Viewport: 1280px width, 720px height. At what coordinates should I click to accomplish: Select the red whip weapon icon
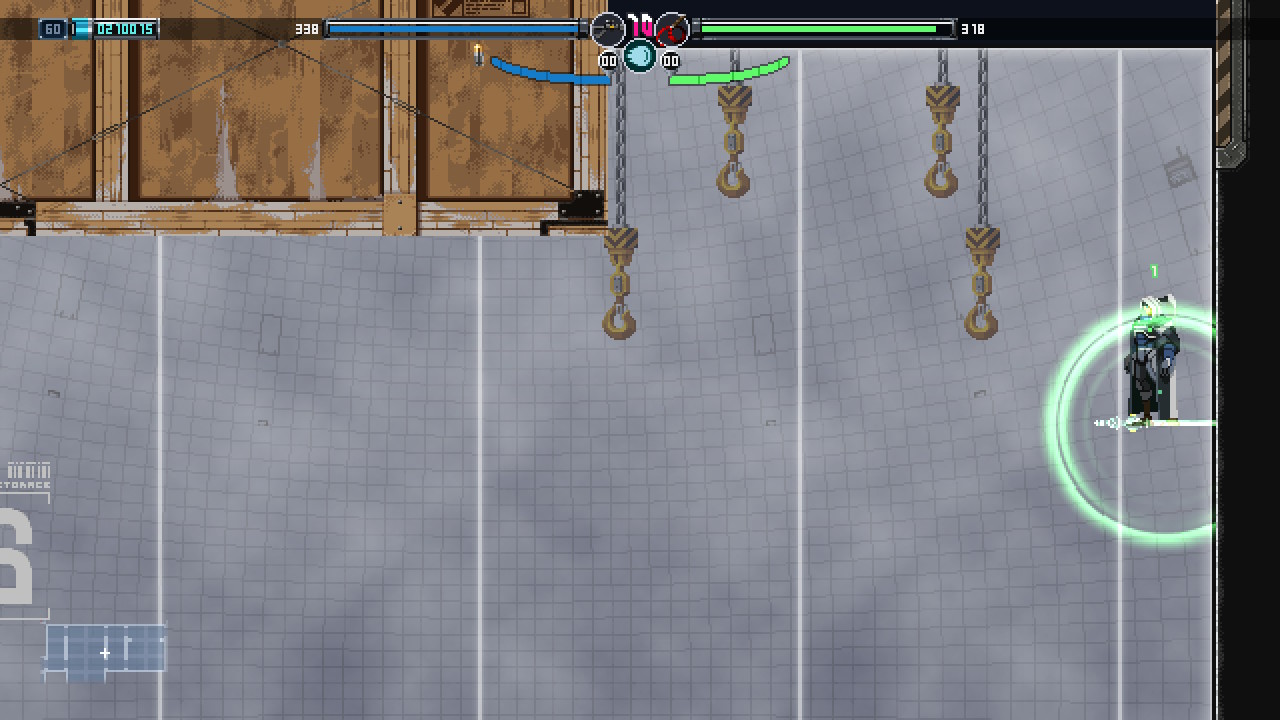[673, 30]
